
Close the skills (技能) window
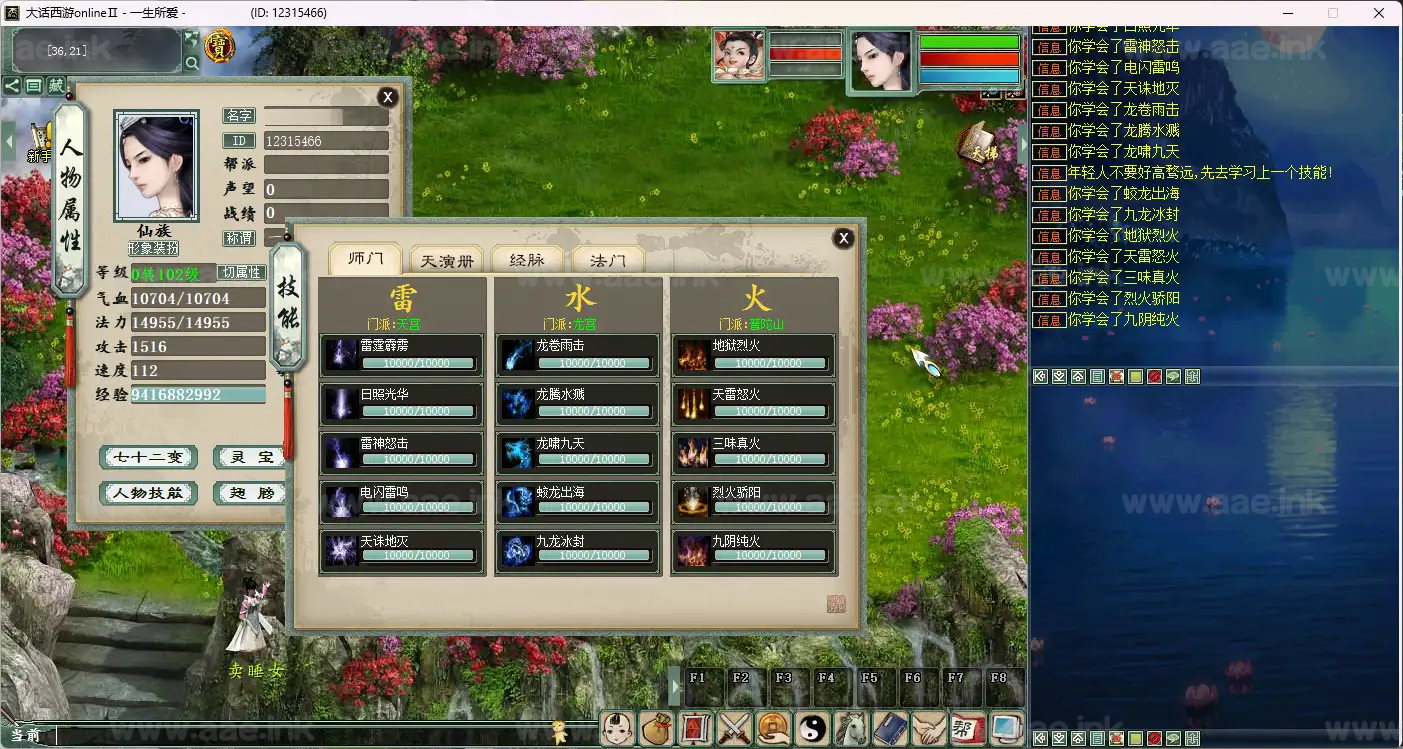(x=843, y=238)
